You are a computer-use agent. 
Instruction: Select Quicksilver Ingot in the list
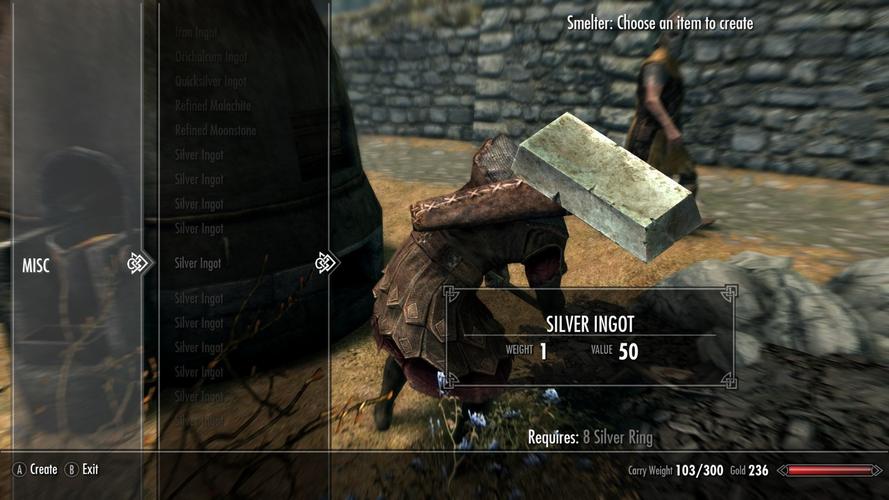(x=210, y=82)
